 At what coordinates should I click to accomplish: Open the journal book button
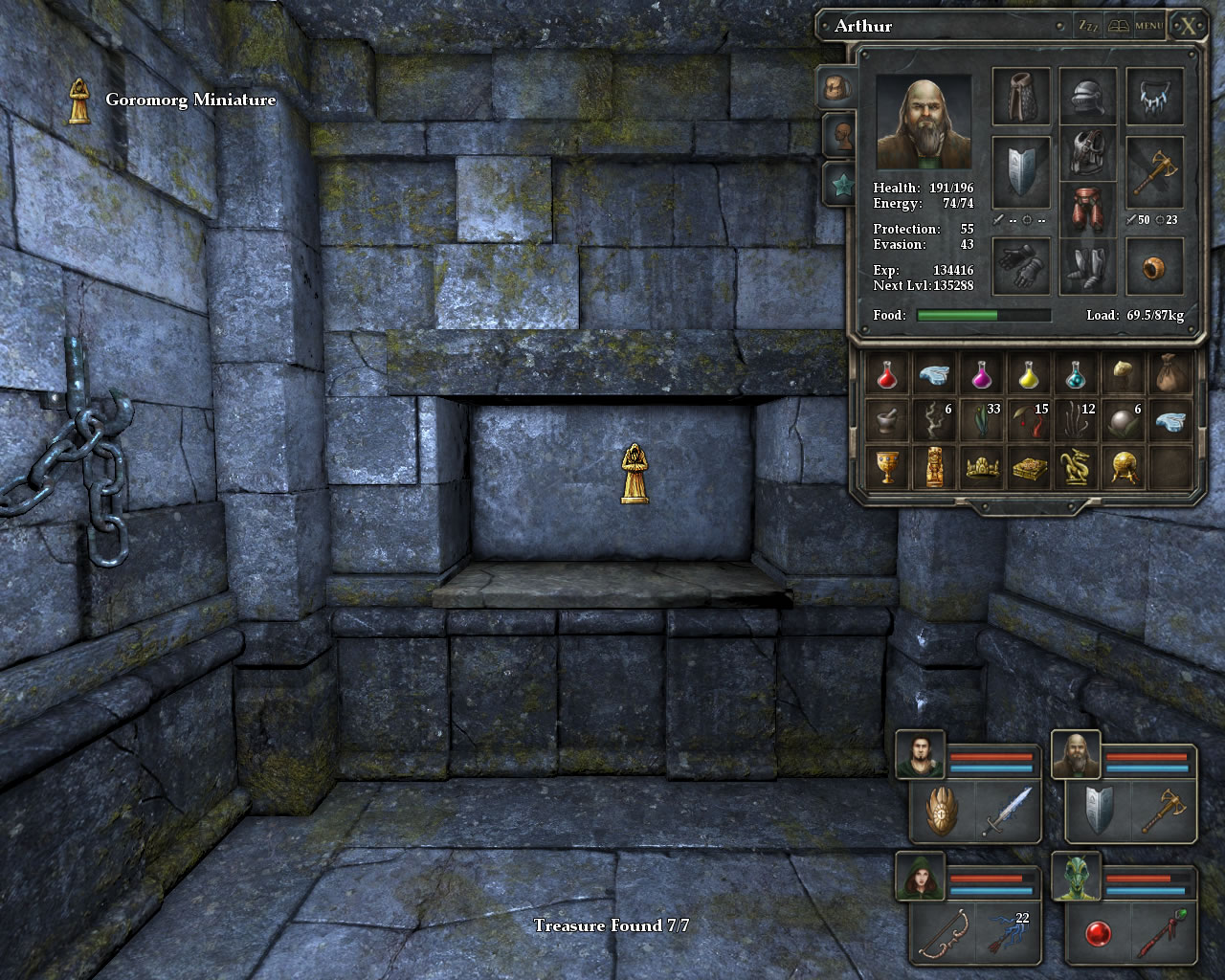[x=1118, y=26]
